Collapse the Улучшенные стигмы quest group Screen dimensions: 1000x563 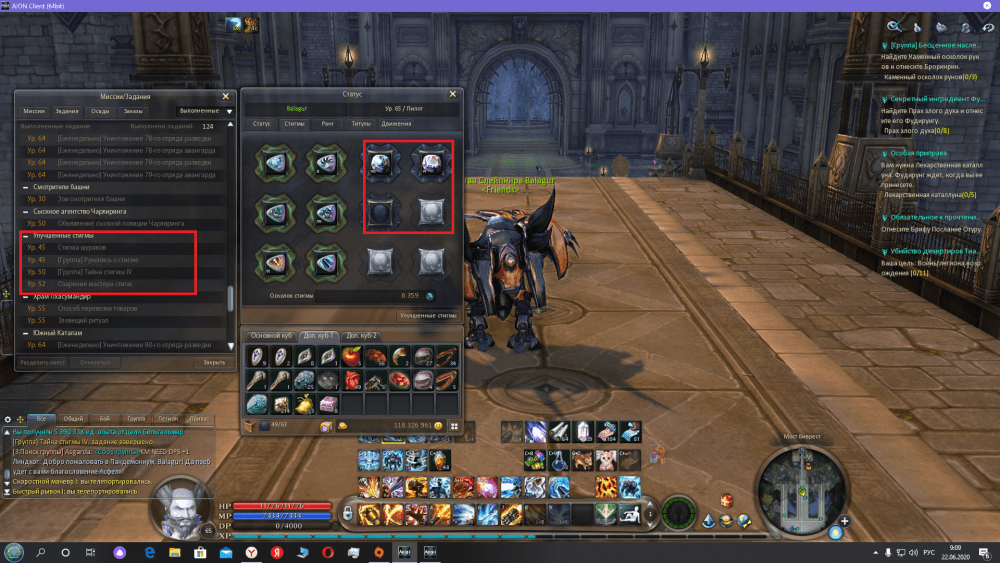tap(25, 236)
